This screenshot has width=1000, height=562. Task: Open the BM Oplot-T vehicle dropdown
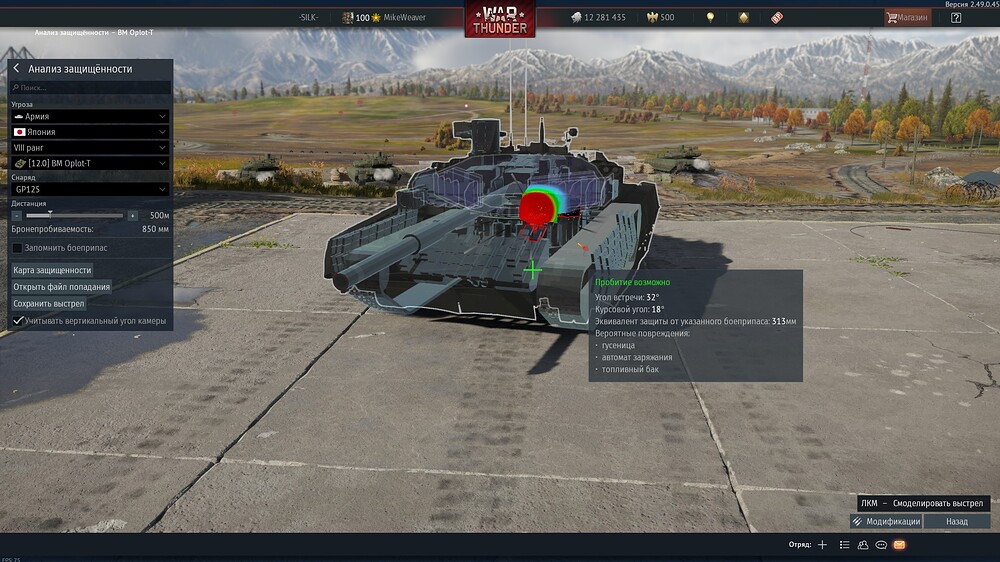point(90,163)
